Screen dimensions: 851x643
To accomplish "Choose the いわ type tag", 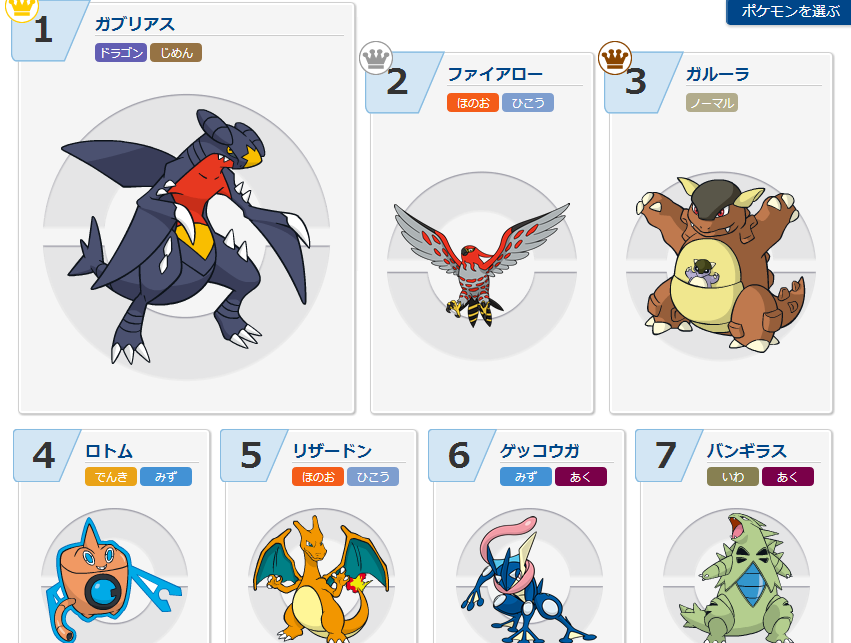I will 733,477.
